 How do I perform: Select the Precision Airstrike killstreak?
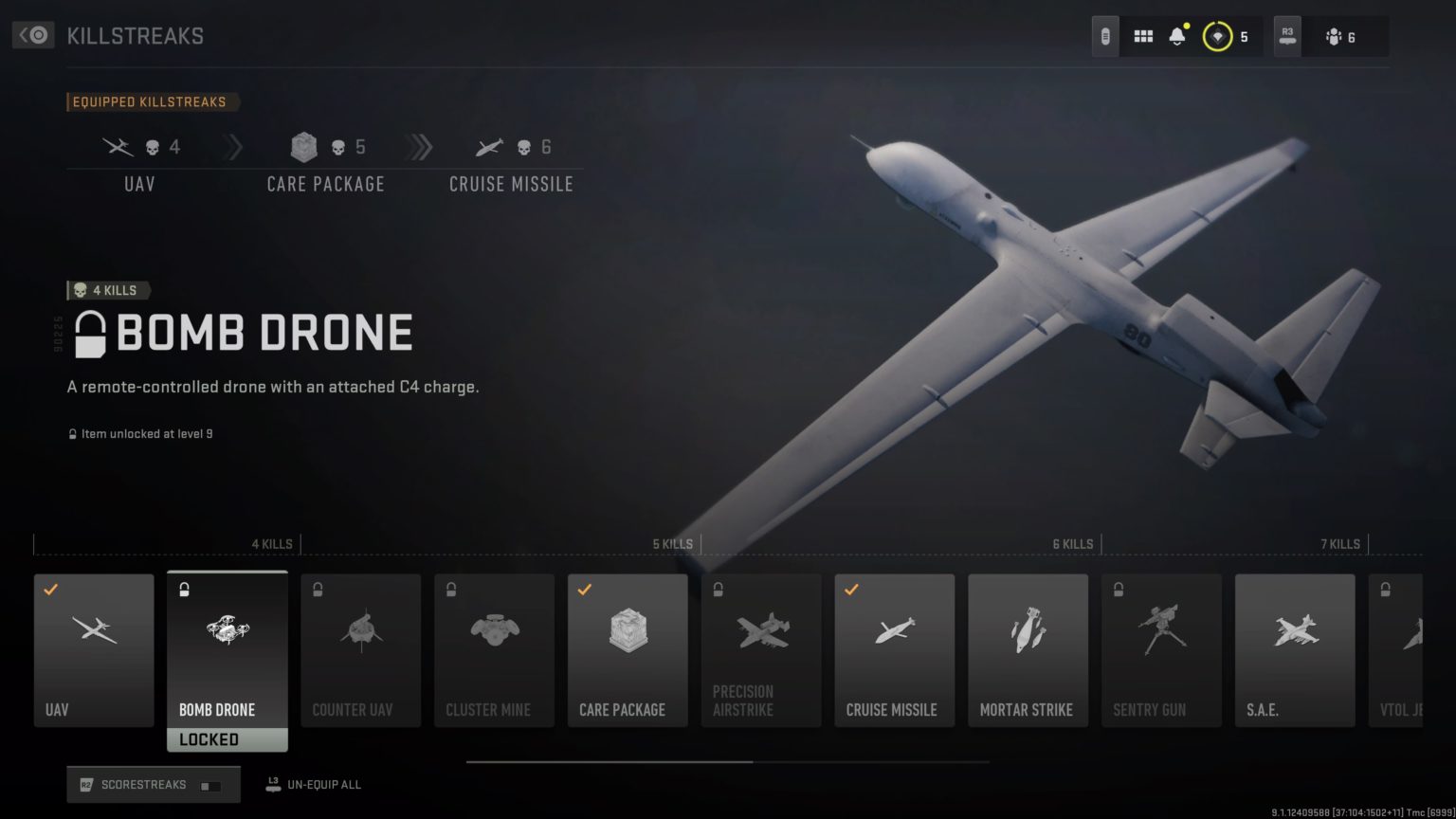[761, 650]
